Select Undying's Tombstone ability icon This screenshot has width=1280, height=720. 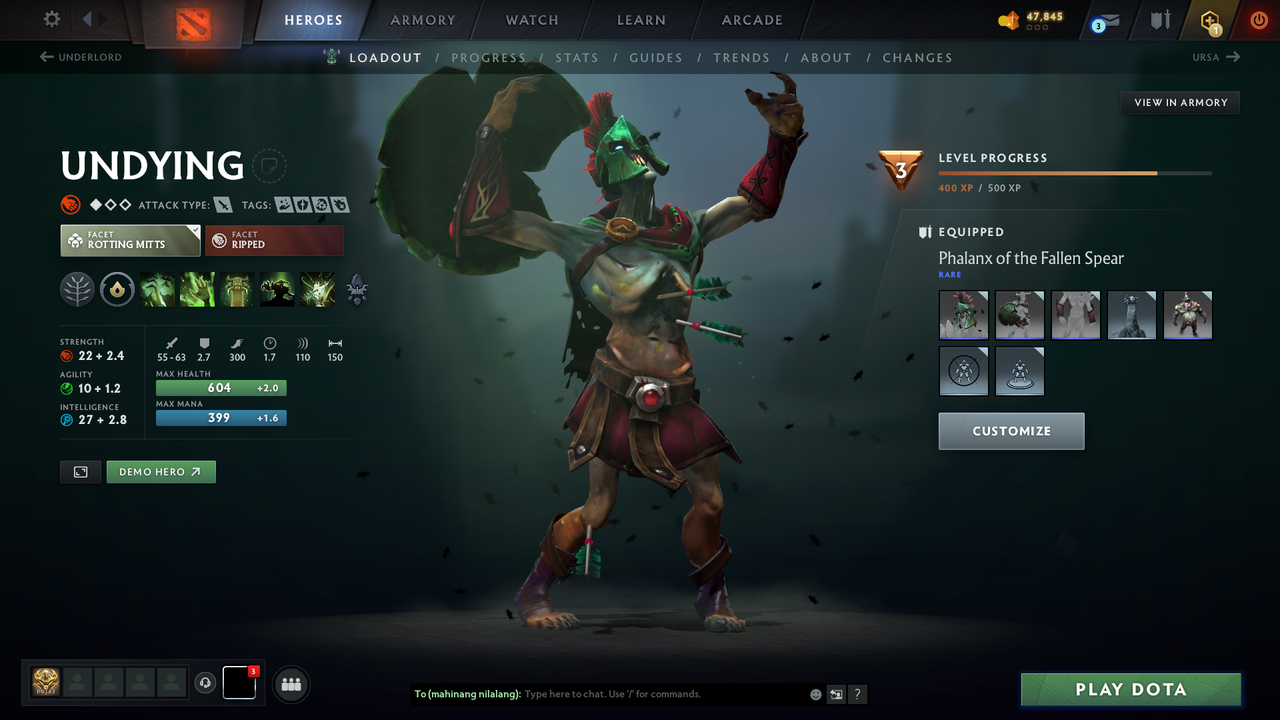[x=237, y=289]
